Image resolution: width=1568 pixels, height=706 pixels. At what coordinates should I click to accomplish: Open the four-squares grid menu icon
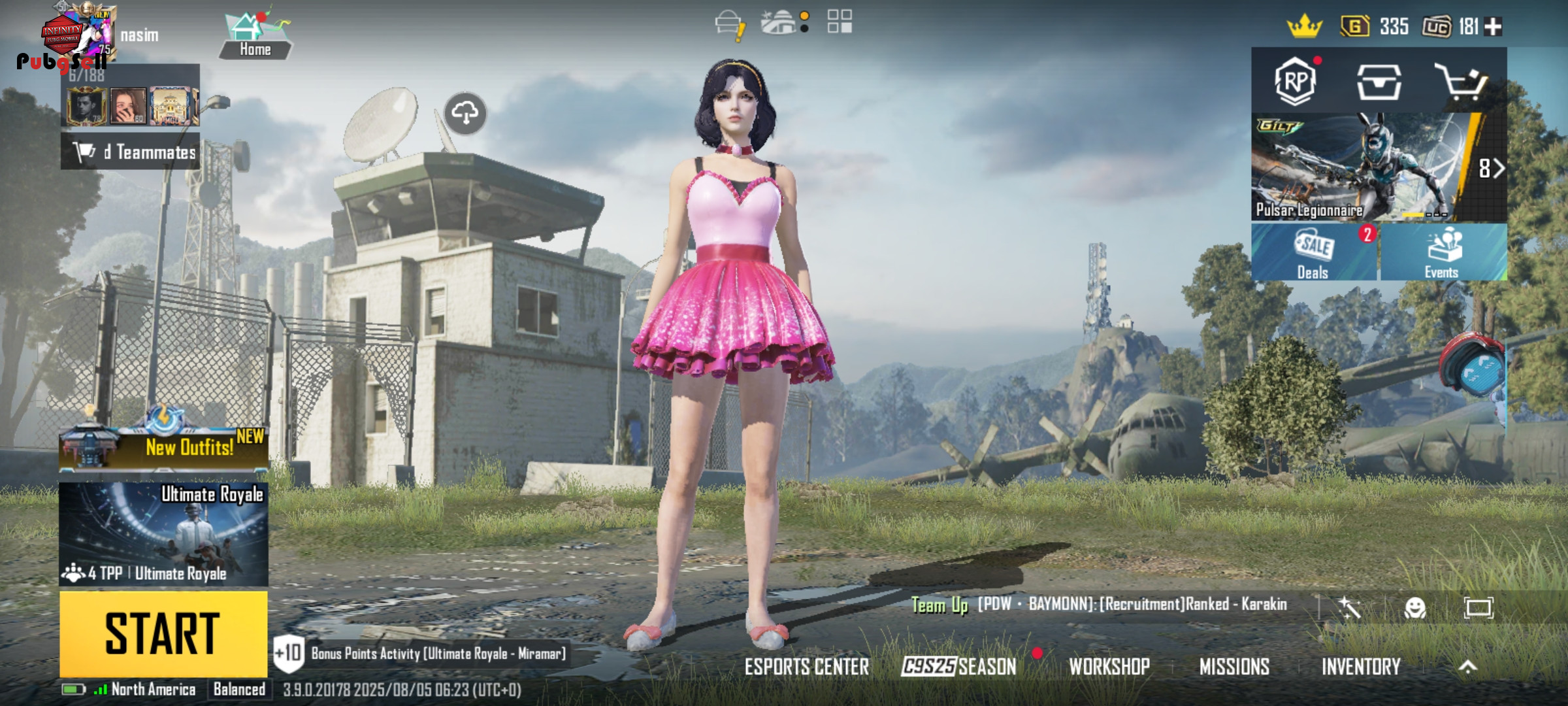point(840,22)
